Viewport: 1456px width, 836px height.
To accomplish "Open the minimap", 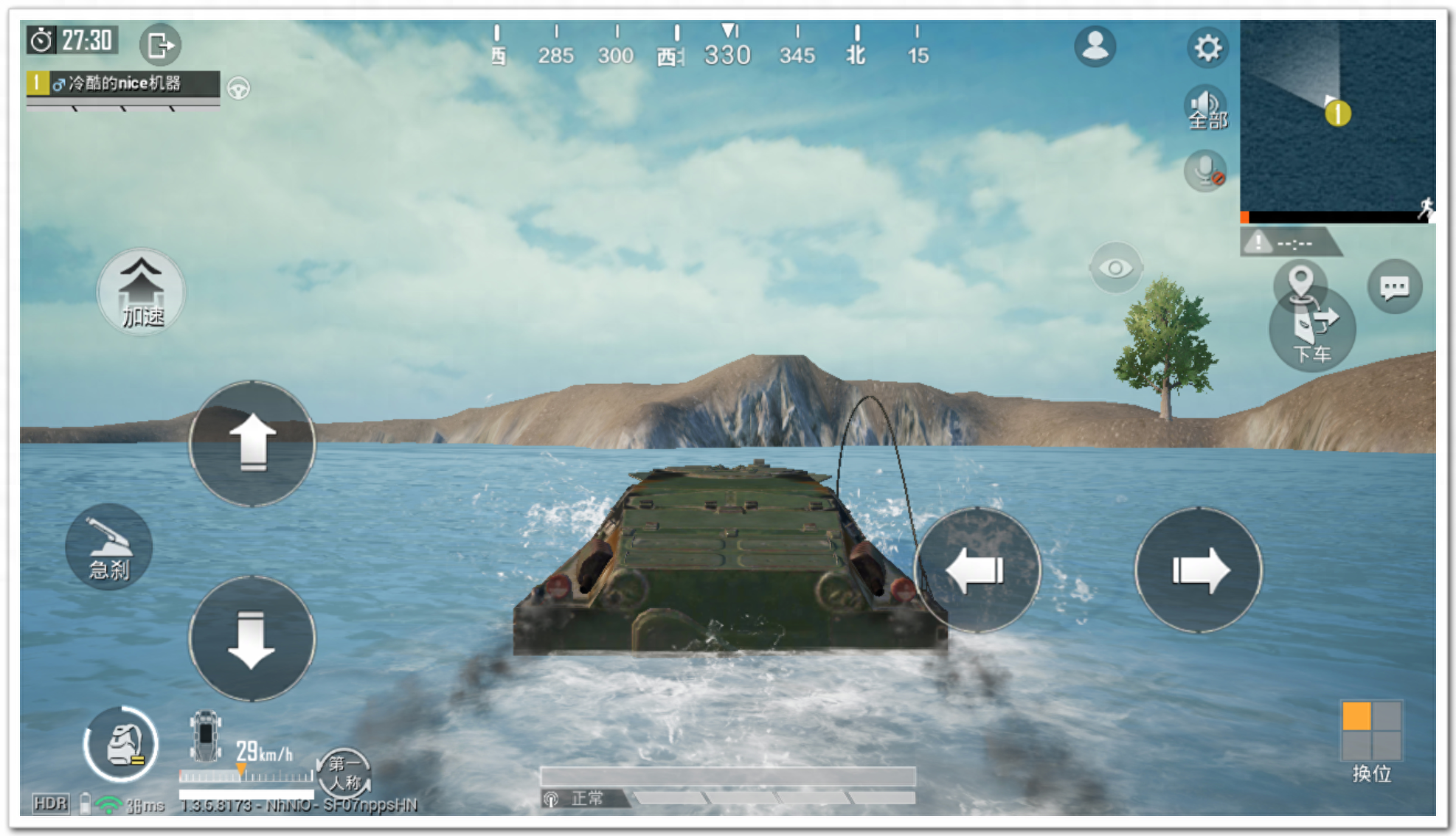I will click(1337, 118).
